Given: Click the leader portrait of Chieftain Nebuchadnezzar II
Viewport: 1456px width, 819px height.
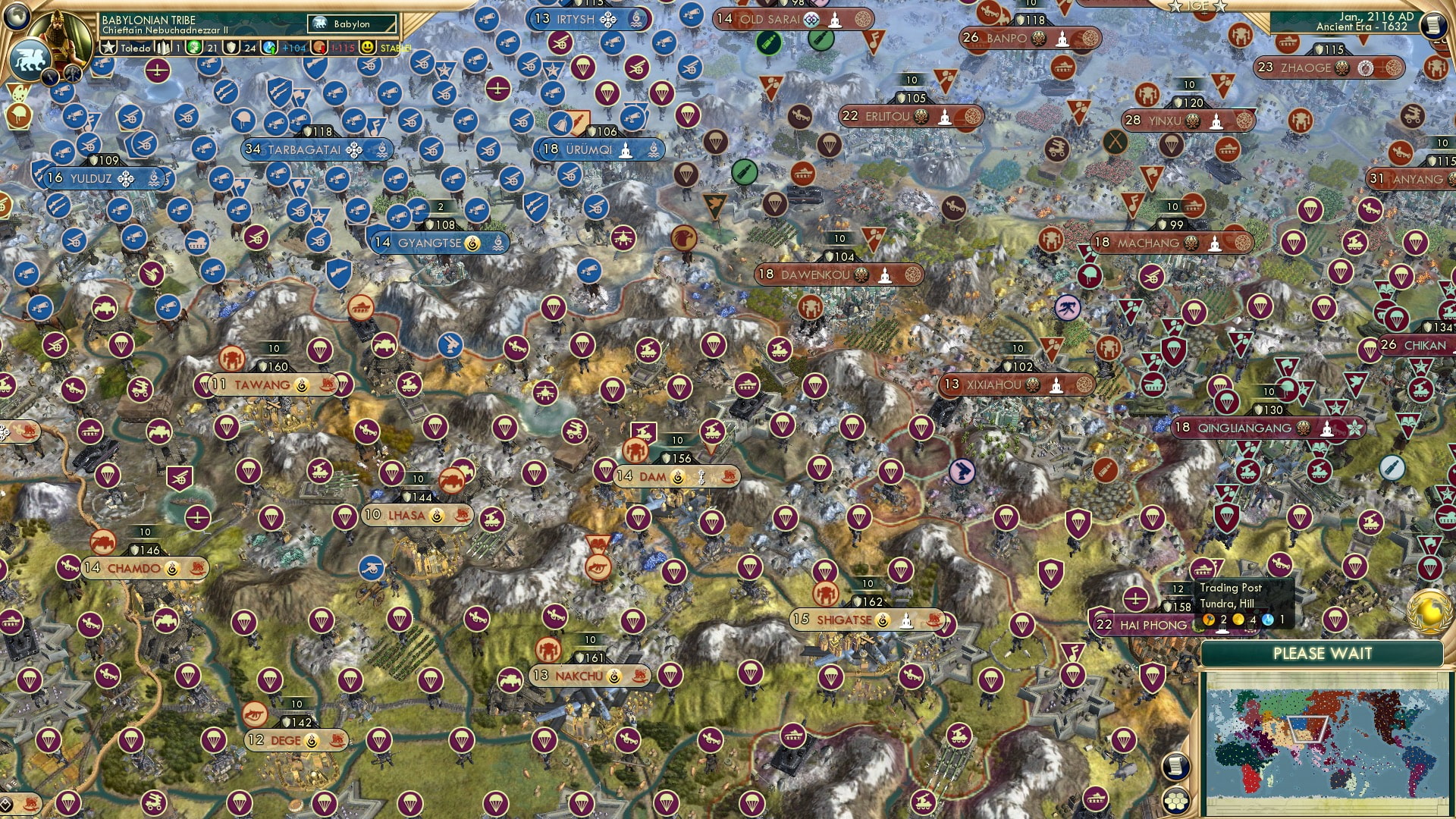Looking at the screenshot, I should tap(61, 34).
